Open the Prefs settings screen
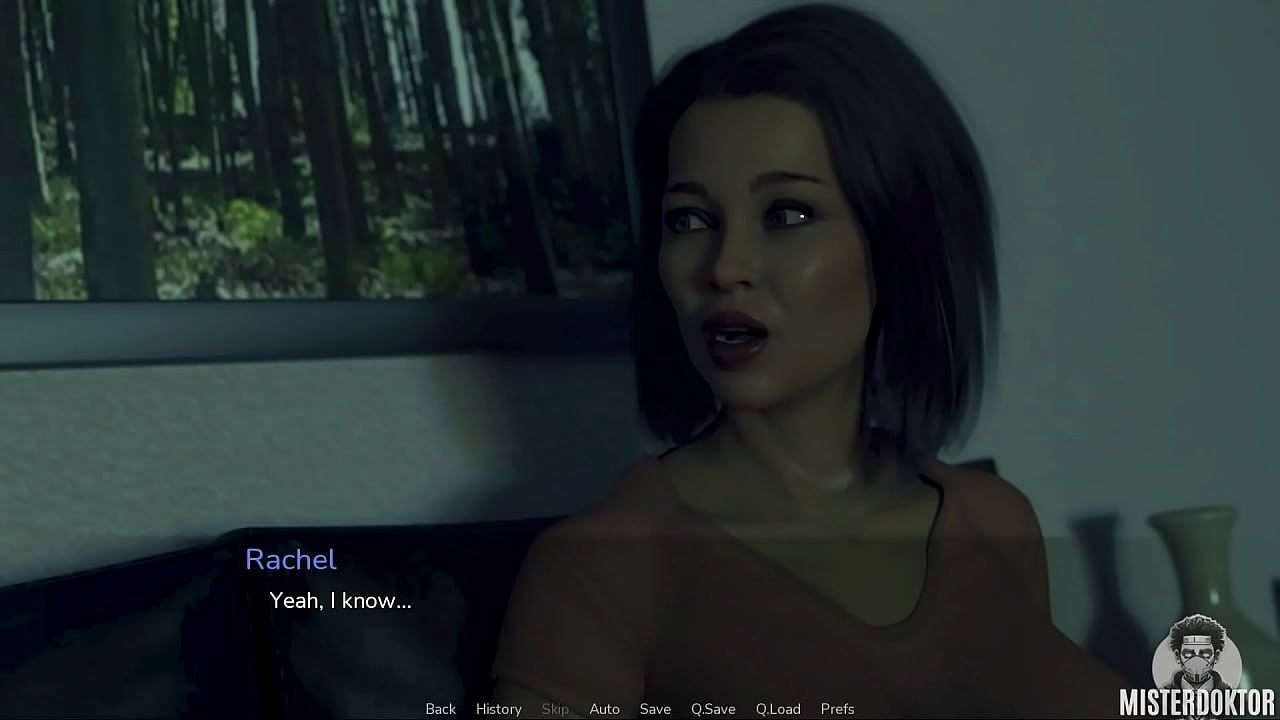The height and width of the screenshot is (720, 1280). [839, 708]
